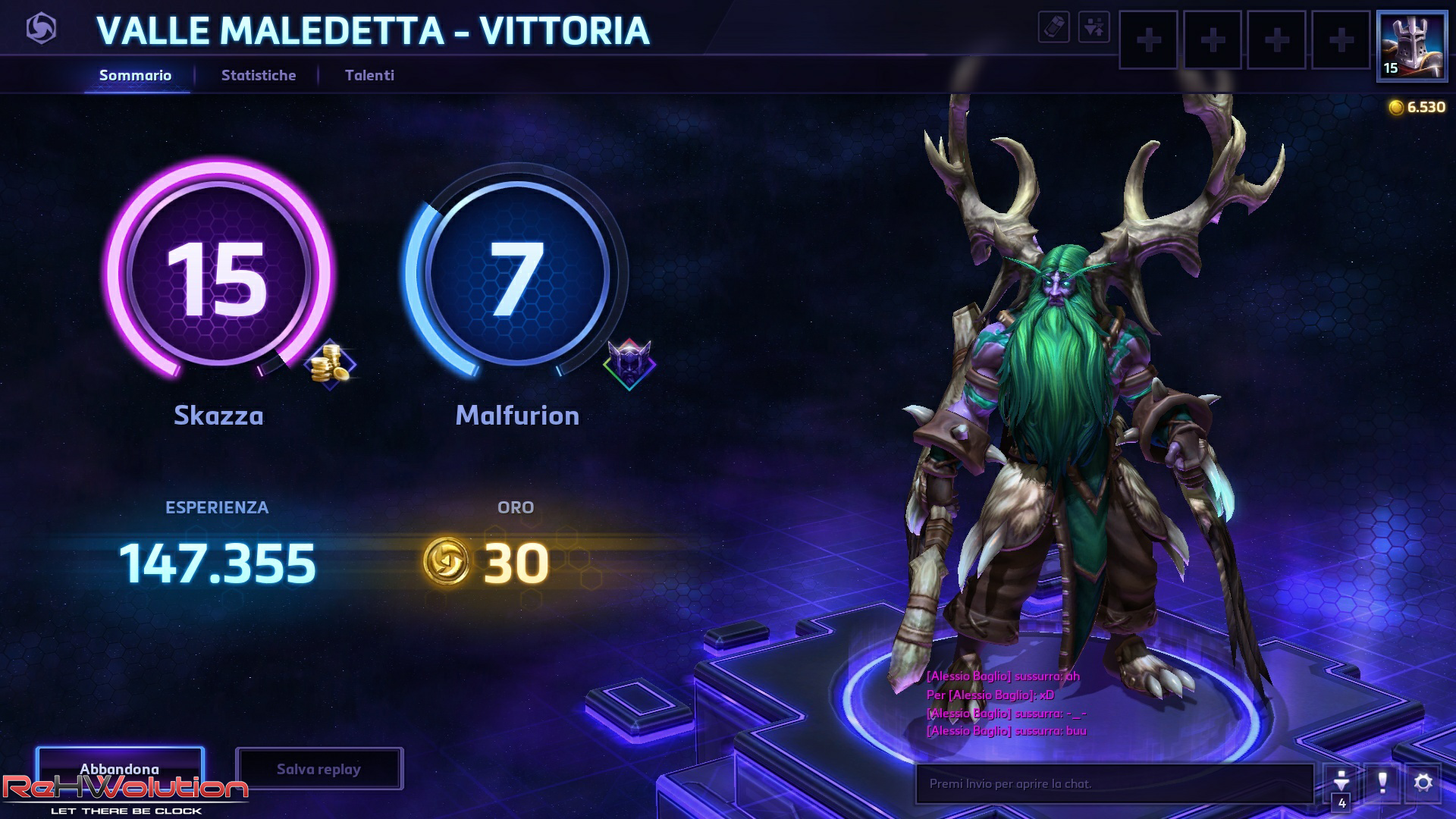The width and height of the screenshot is (1456, 819).
Task: Switch to the Statistiche tab
Action: click(258, 75)
